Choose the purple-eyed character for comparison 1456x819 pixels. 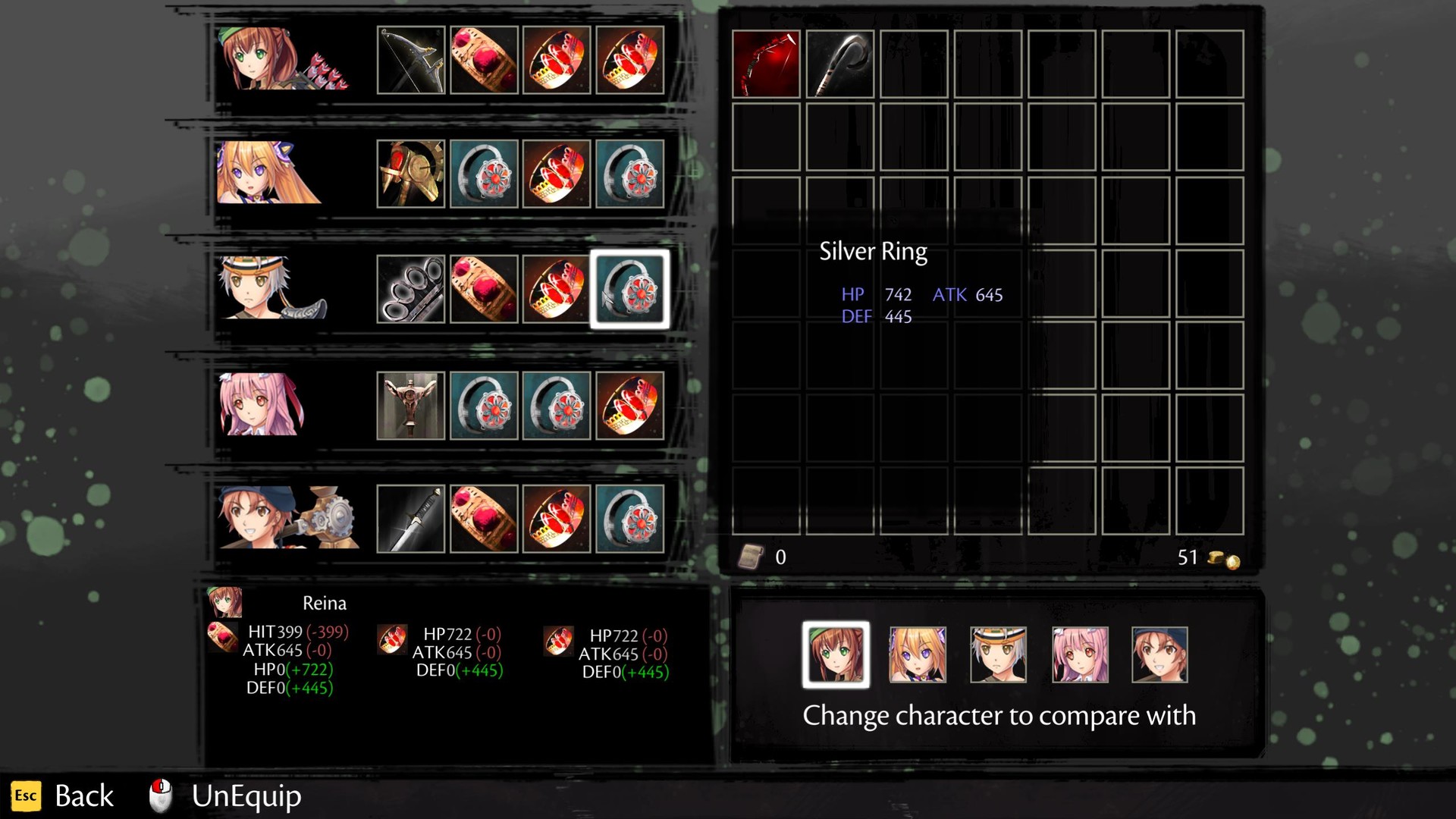pyautogui.click(x=918, y=654)
